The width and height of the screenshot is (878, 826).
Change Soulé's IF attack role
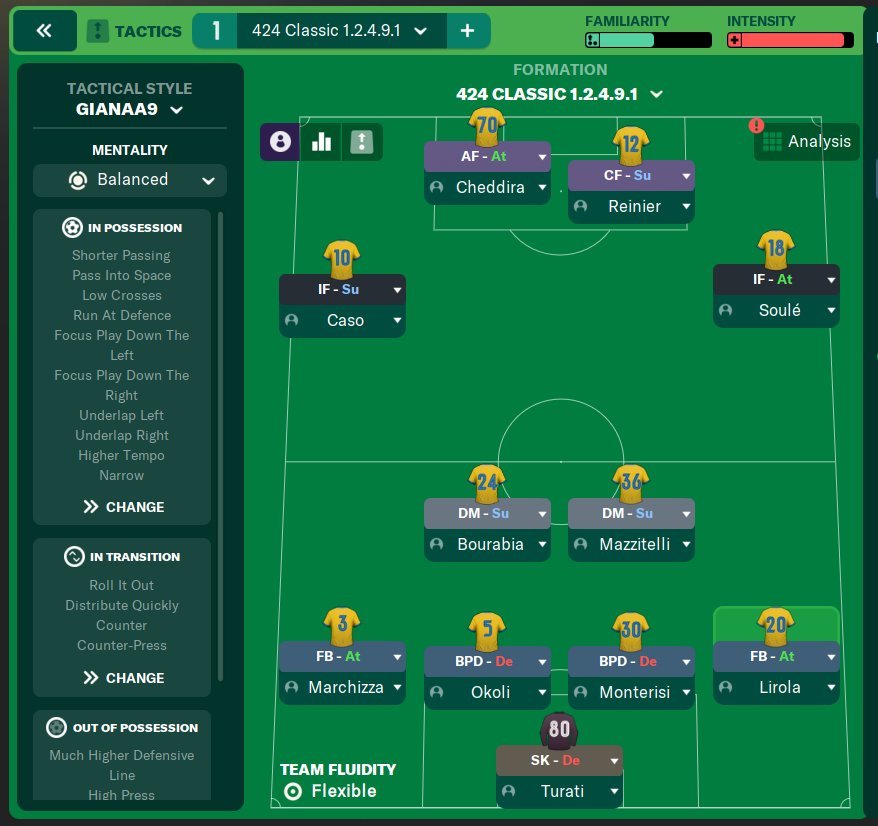(x=831, y=280)
